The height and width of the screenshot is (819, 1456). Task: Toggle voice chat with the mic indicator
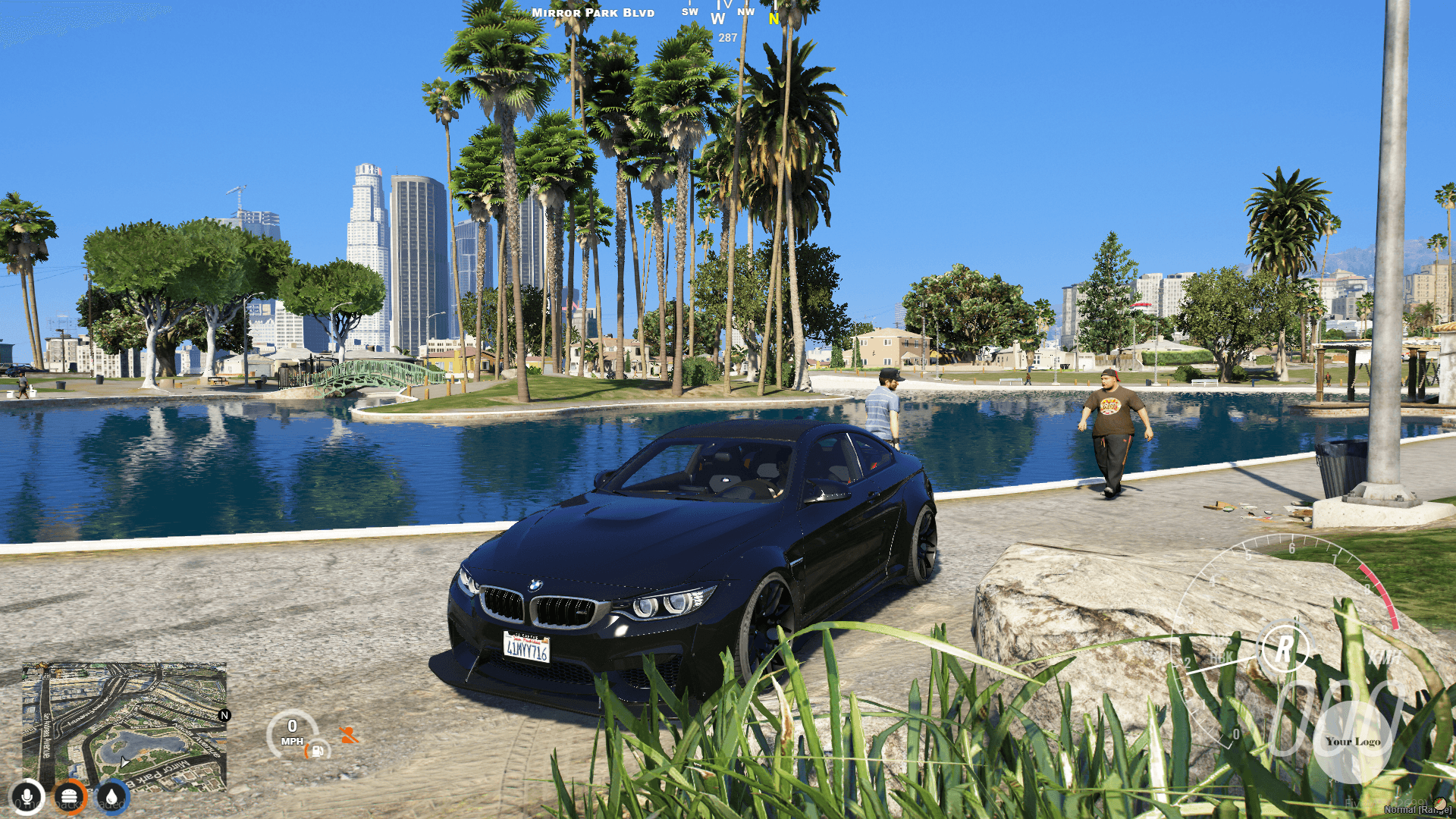click(x=27, y=798)
